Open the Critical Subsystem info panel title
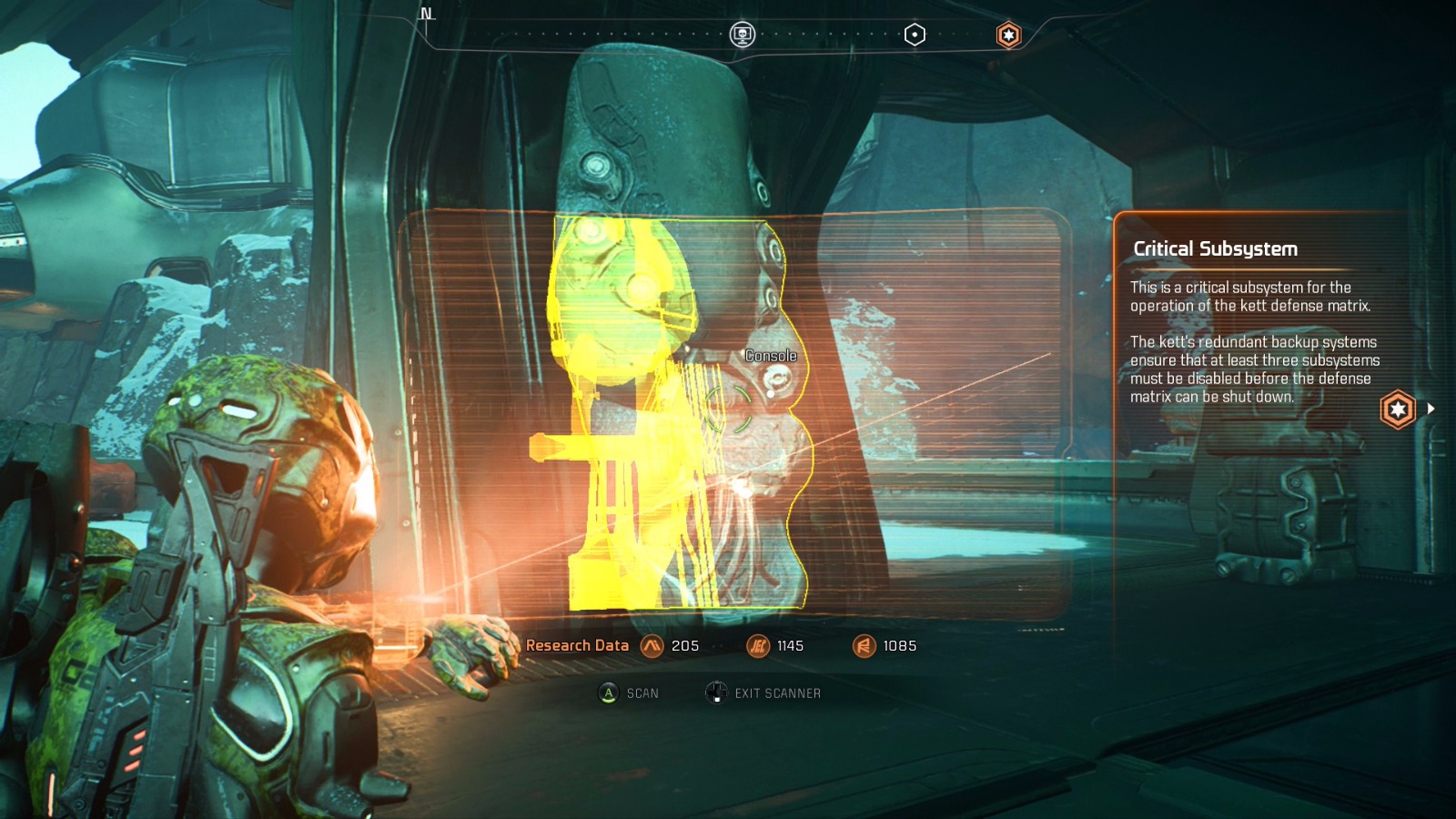1456x819 pixels. click(1215, 248)
